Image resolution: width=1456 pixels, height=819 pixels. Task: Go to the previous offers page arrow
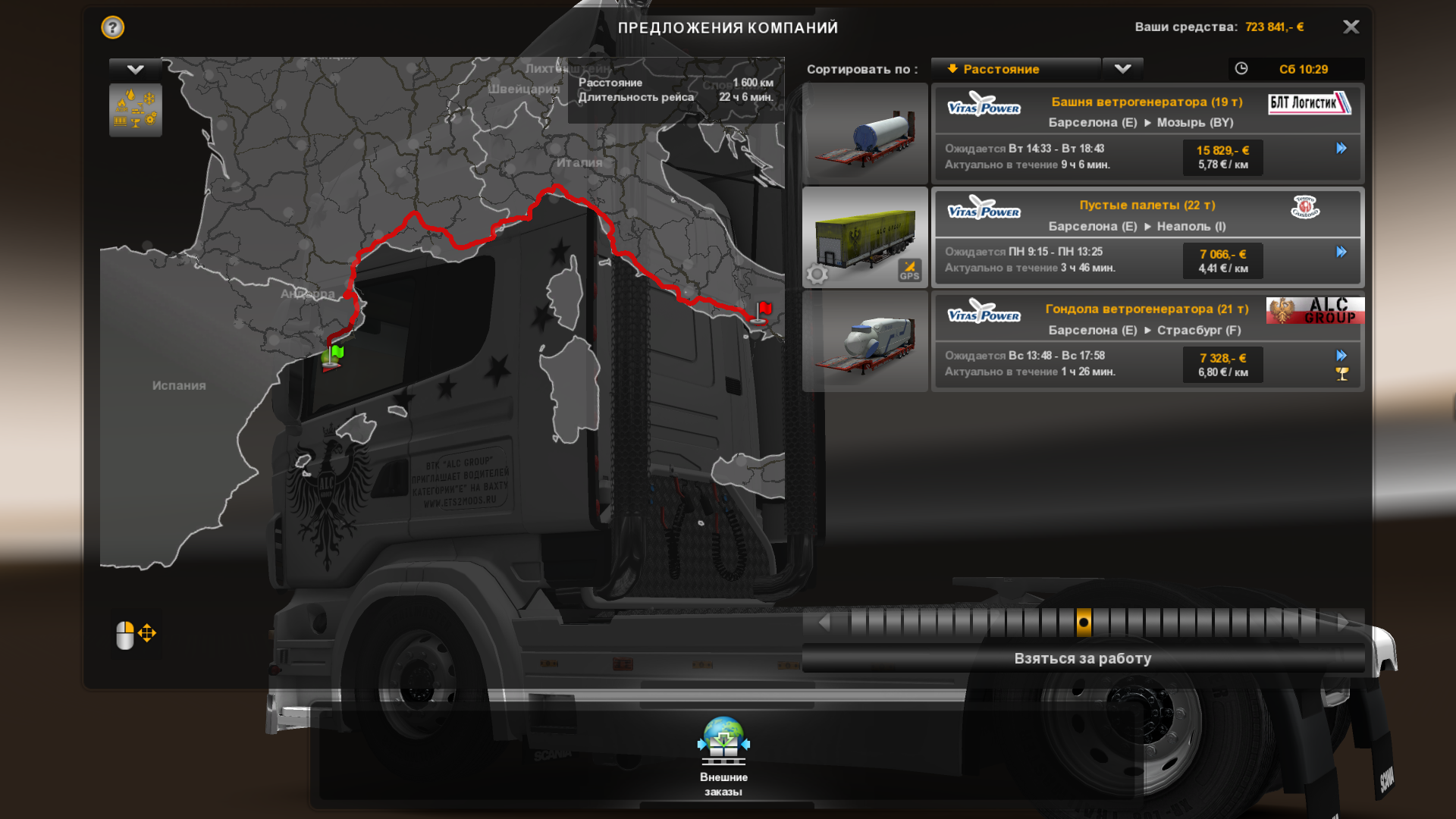tap(824, 623)
